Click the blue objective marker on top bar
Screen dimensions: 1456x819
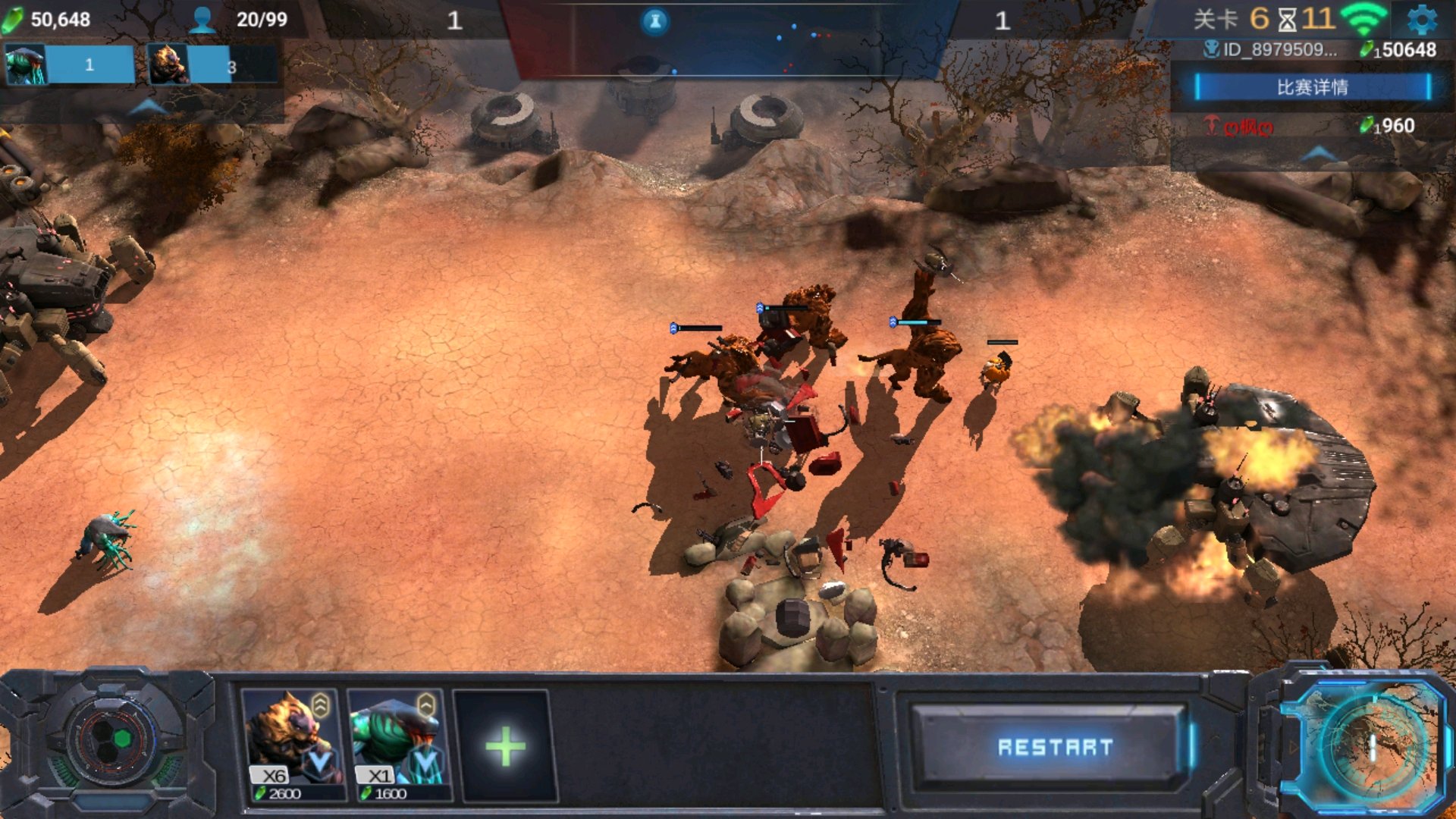655,21
